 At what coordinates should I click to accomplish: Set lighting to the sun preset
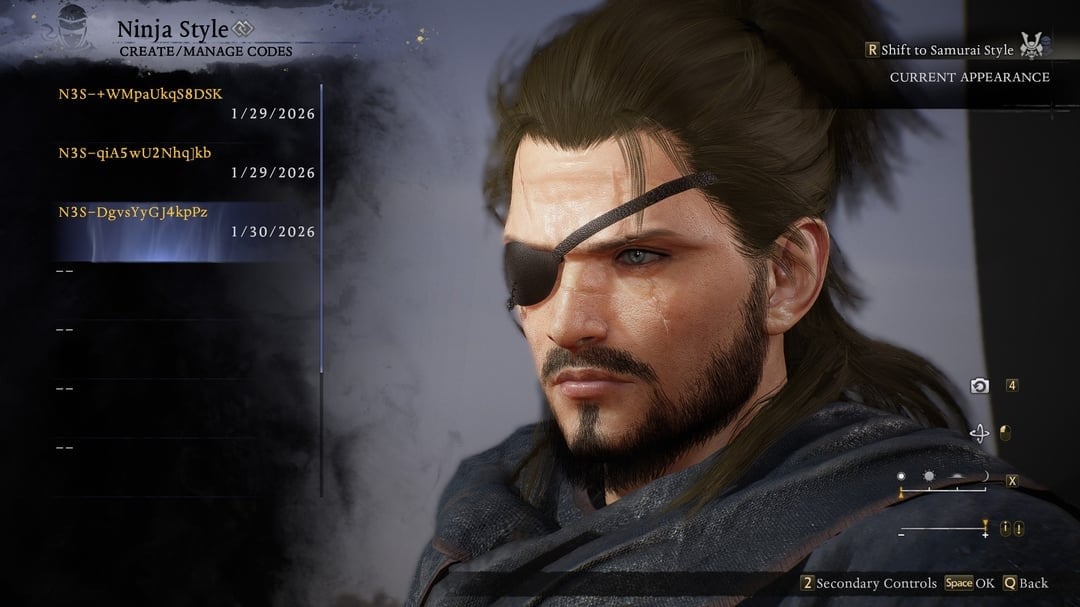pos(929,478)
